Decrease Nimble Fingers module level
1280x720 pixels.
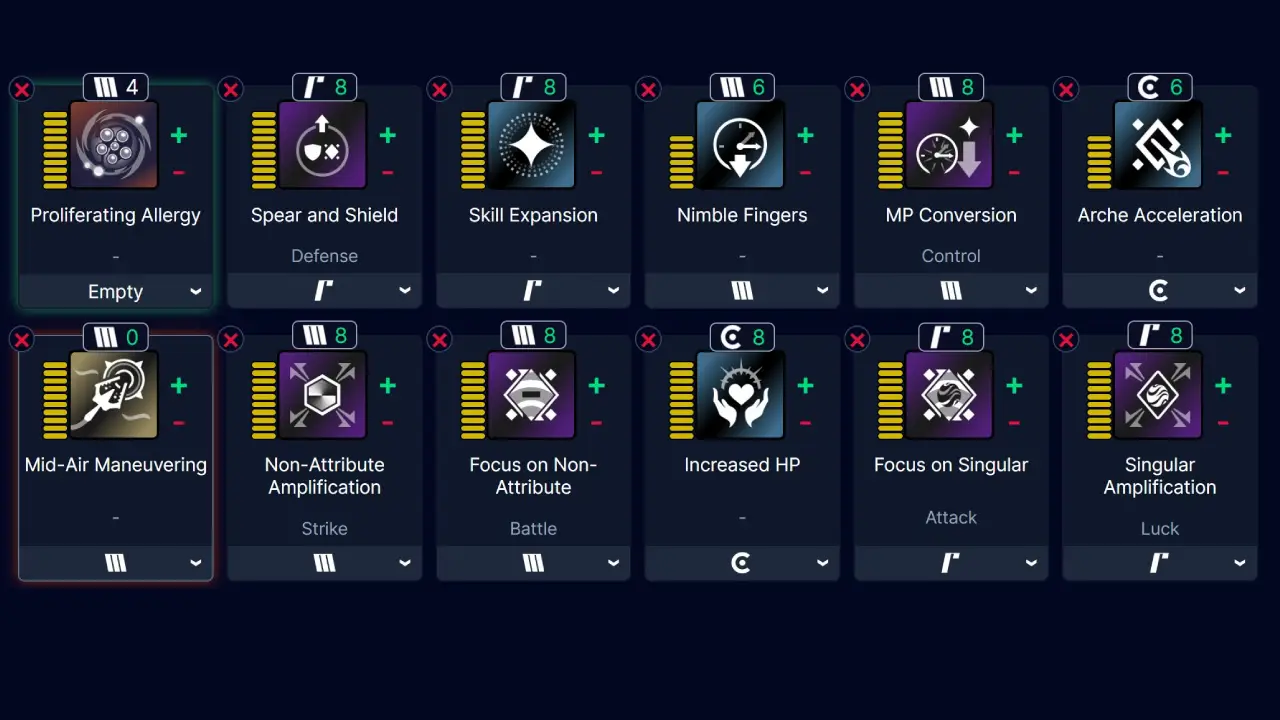(x=805, y=173)
